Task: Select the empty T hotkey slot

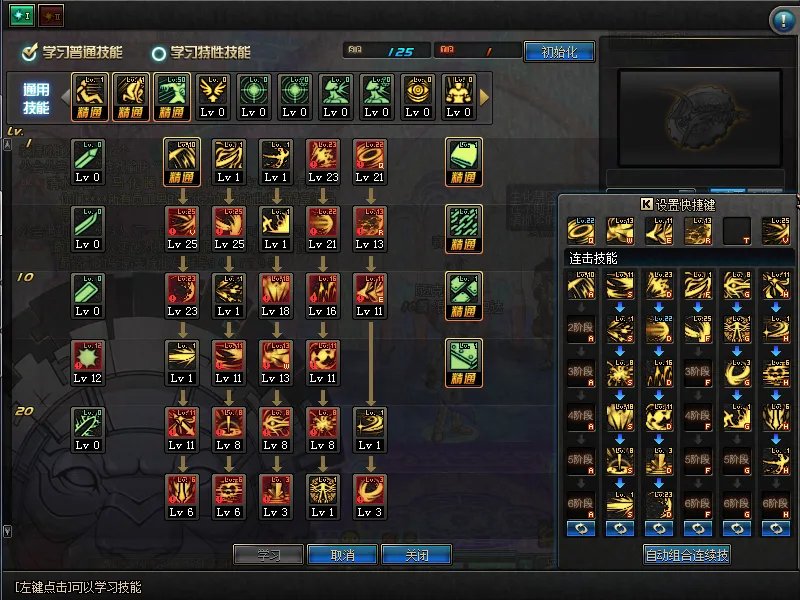Action: pos(737,231)
